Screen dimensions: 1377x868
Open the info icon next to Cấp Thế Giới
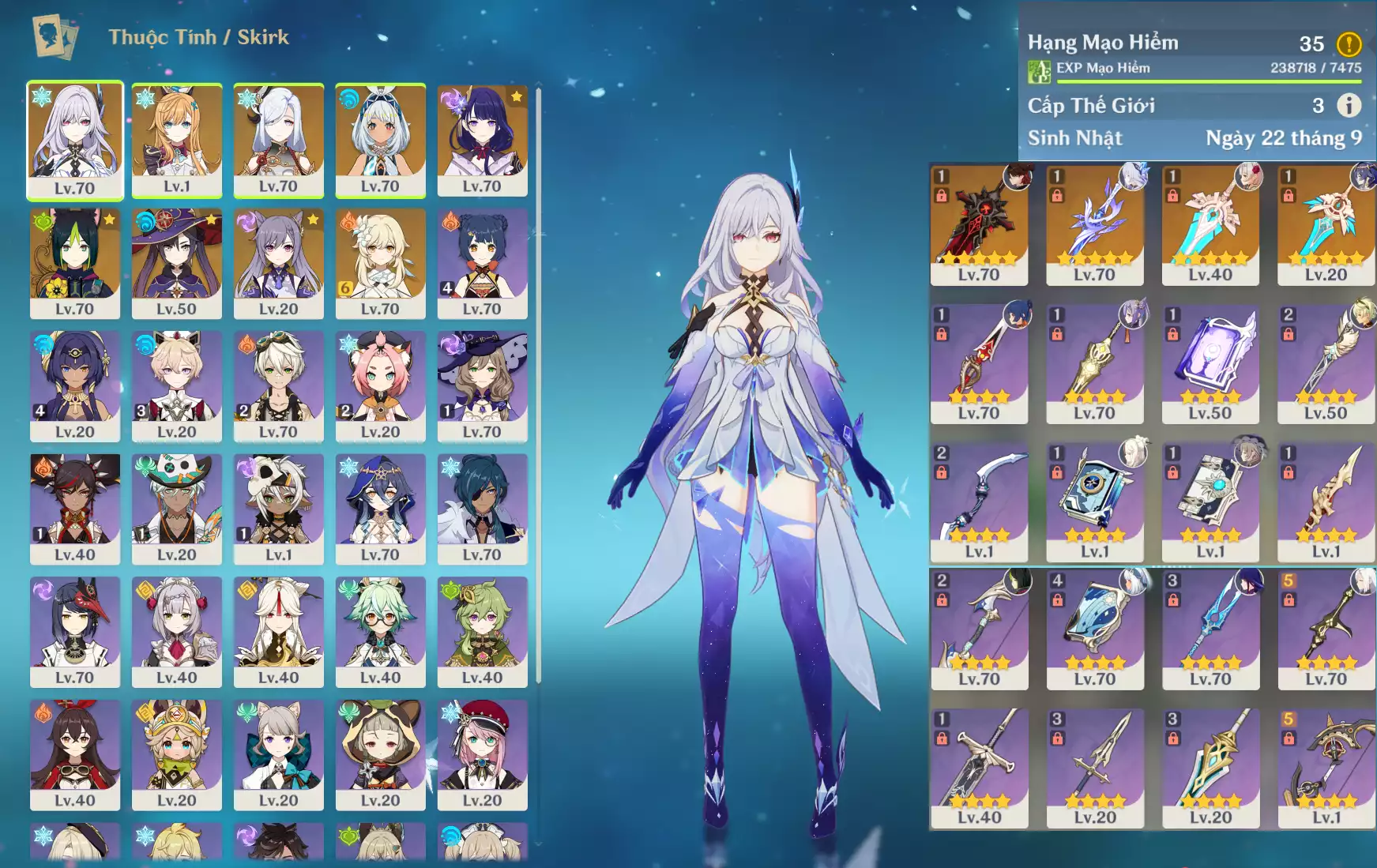tap(1349, 105)
